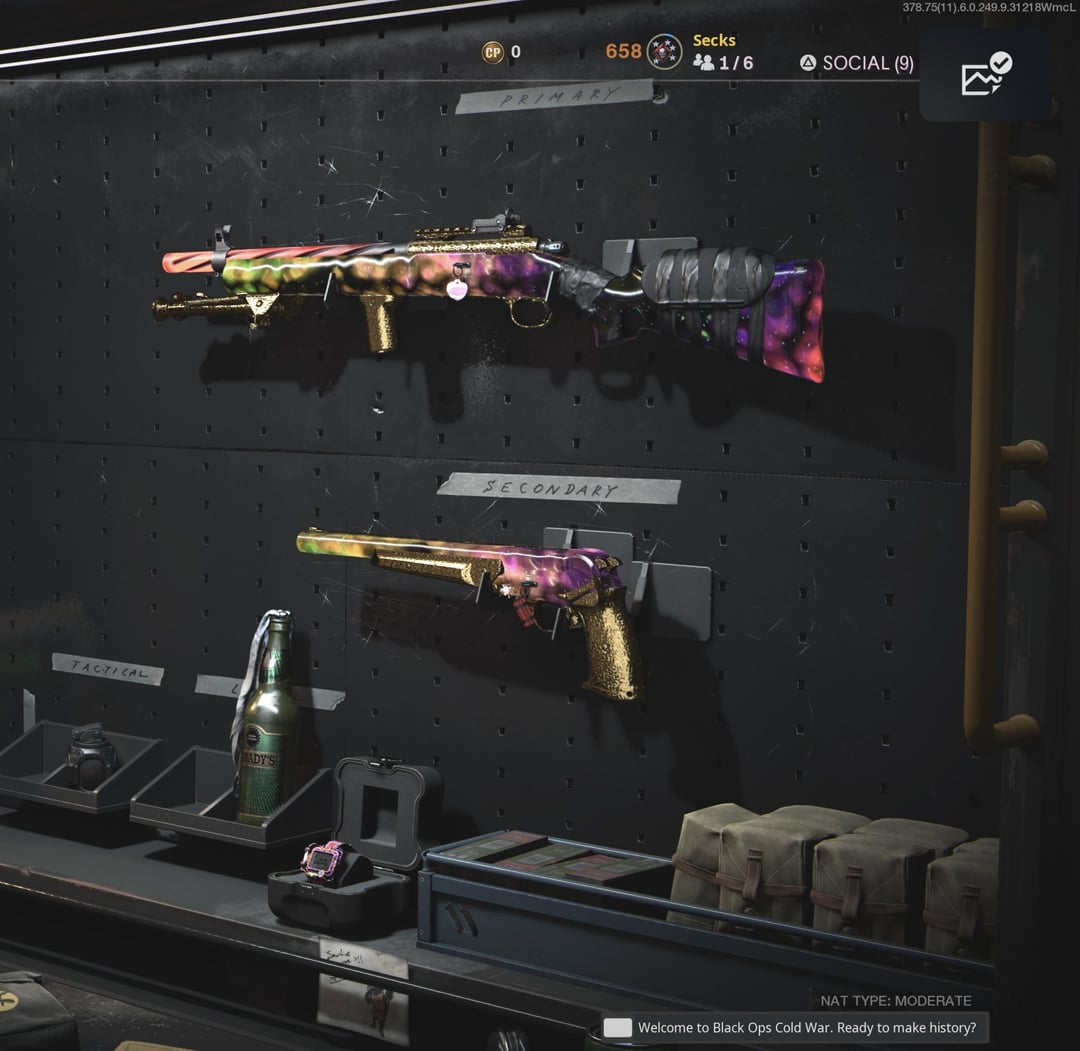The width and height of the screenshot is (1080, 1051).
Task: Open the SOCIAL (9) menu
Action: click(857, 63)
